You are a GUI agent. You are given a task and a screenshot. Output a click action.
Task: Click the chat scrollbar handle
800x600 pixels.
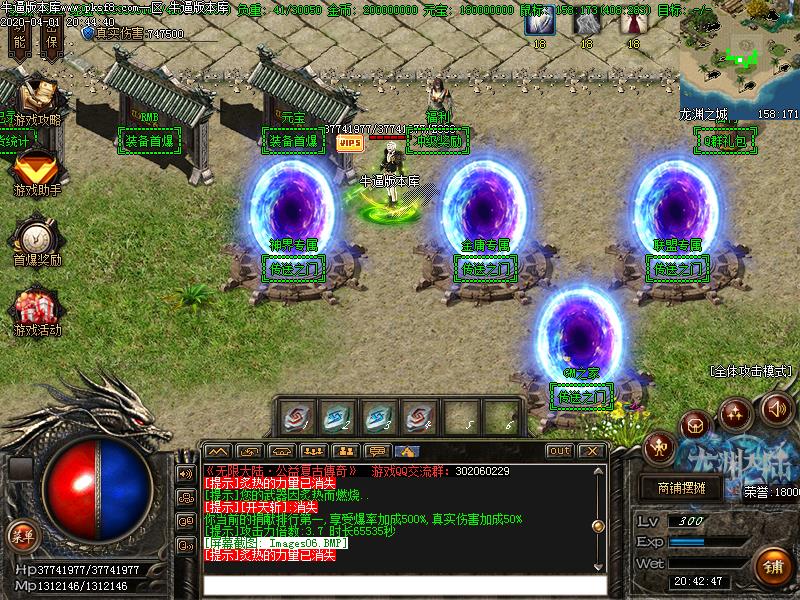click(x=598, y=526)
